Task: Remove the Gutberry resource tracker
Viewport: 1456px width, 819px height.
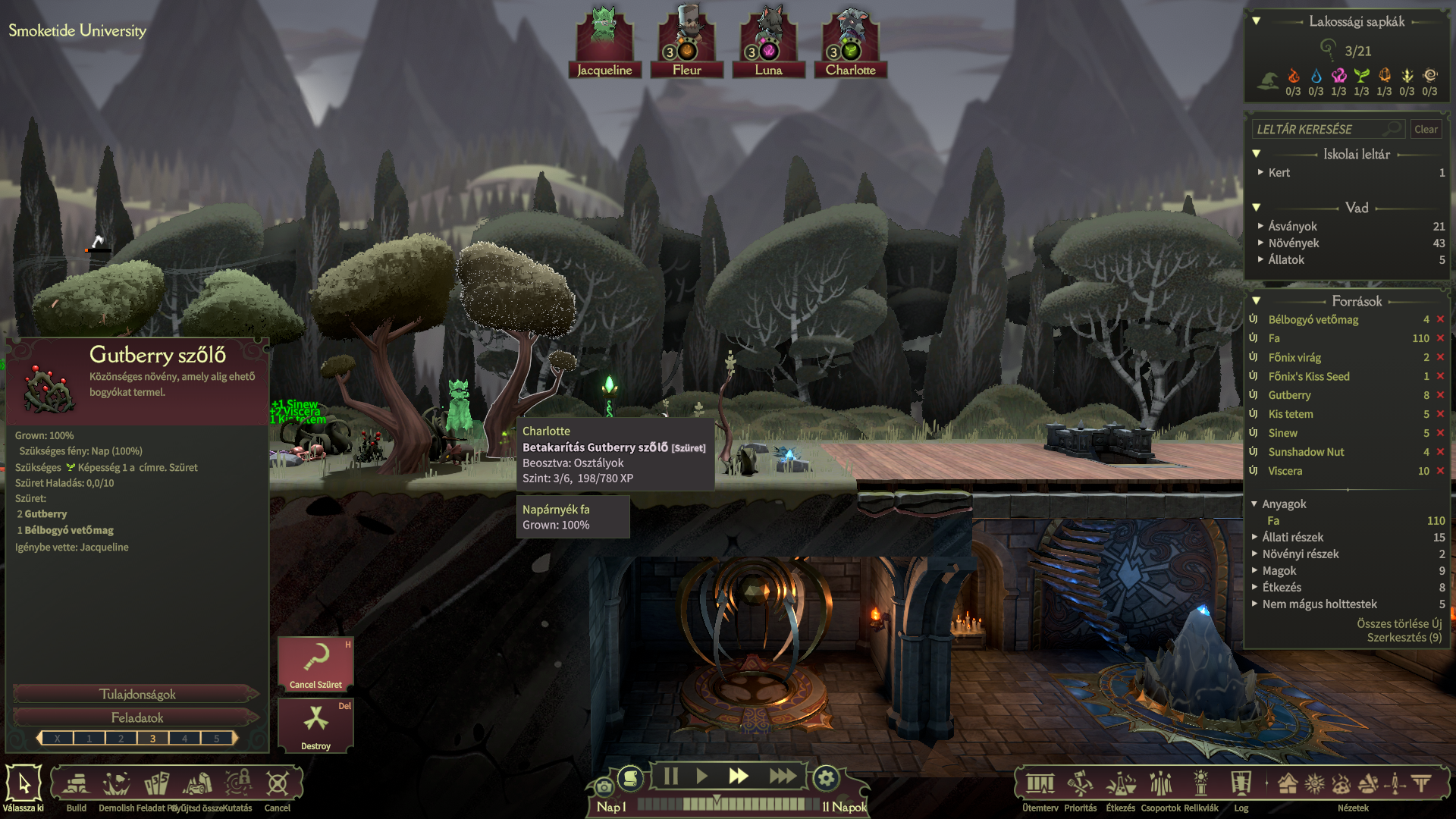Action: pyautogui.click(x=1440, y=395)
